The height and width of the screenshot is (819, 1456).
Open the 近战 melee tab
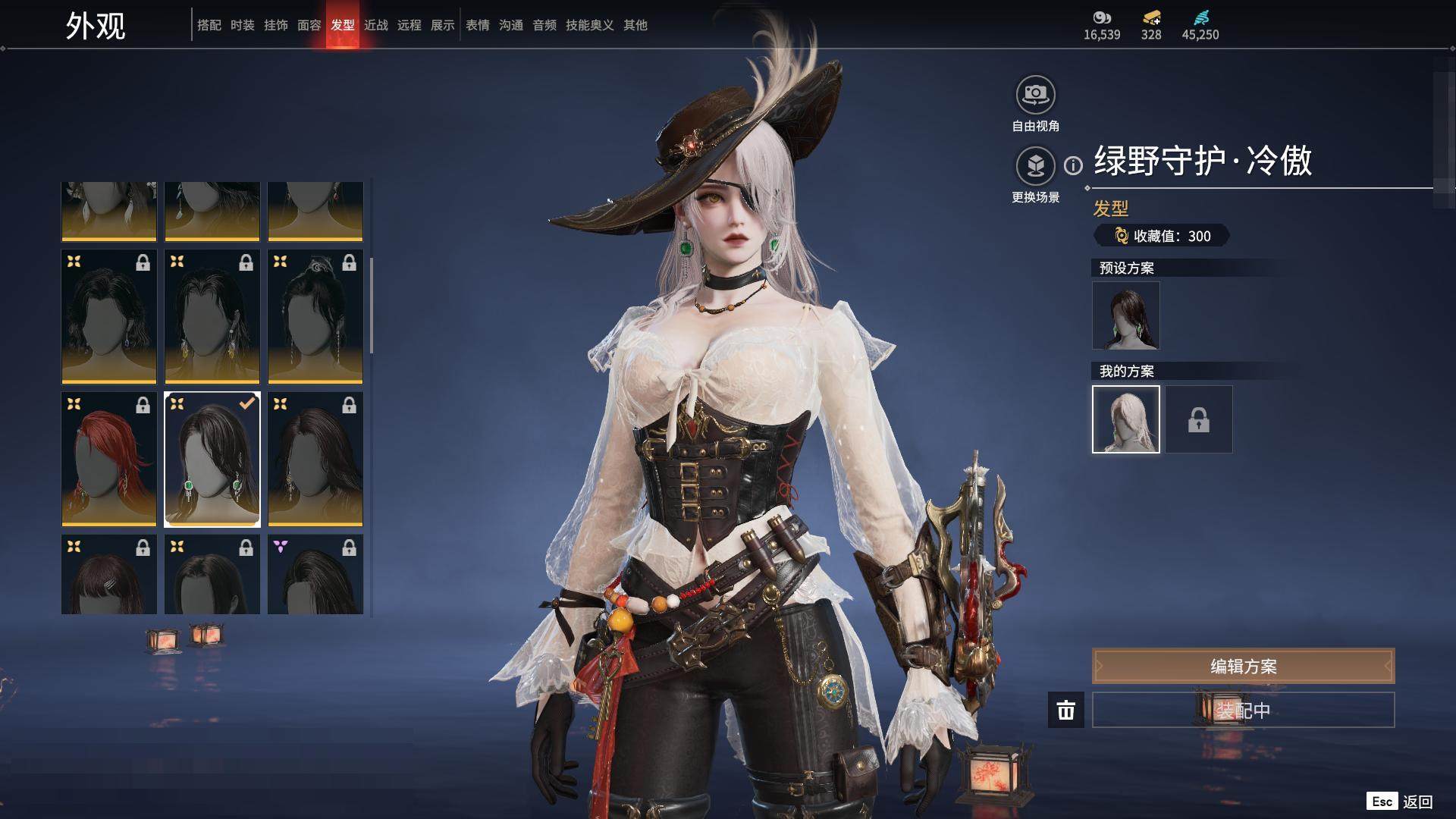coord(375,25)
